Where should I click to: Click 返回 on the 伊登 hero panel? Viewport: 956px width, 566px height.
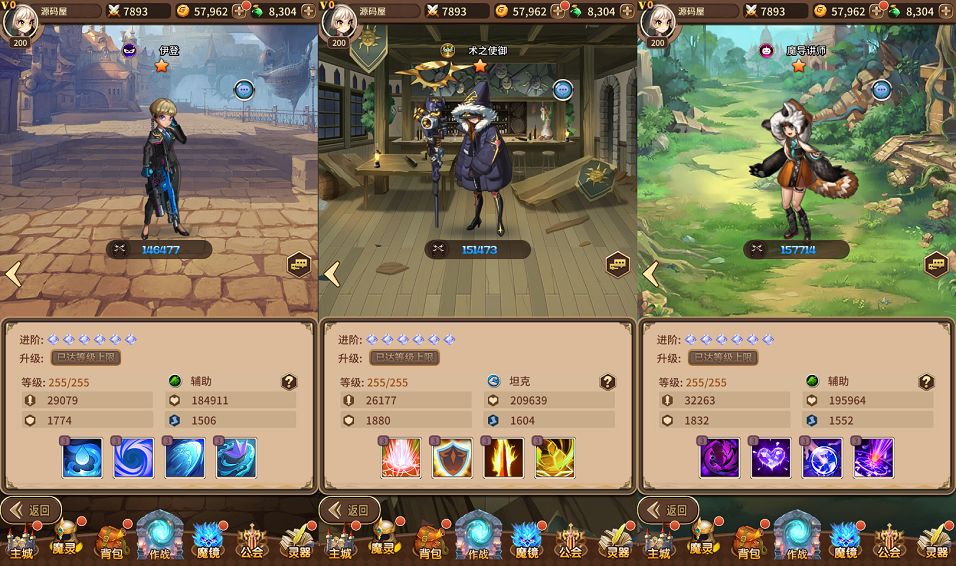[31, 510]
